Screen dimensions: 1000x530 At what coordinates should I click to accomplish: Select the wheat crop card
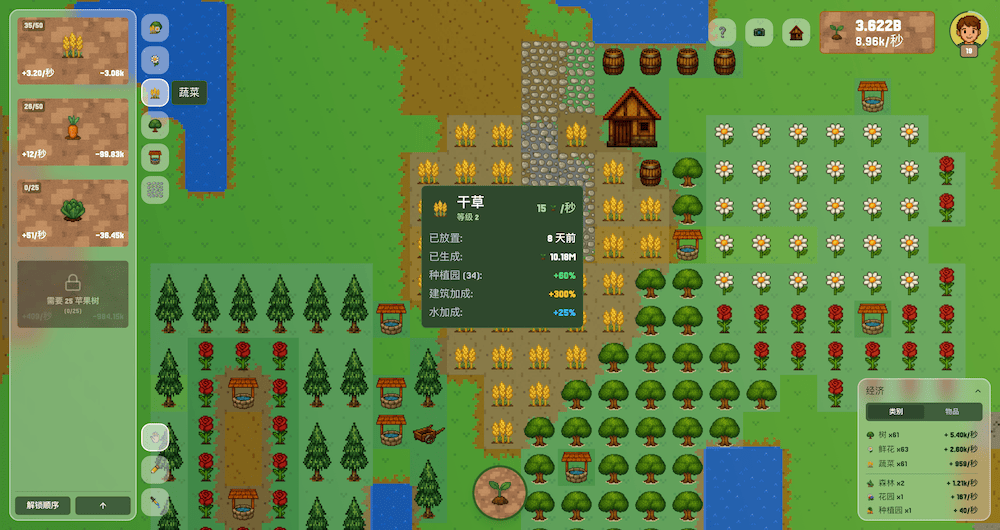73,51
